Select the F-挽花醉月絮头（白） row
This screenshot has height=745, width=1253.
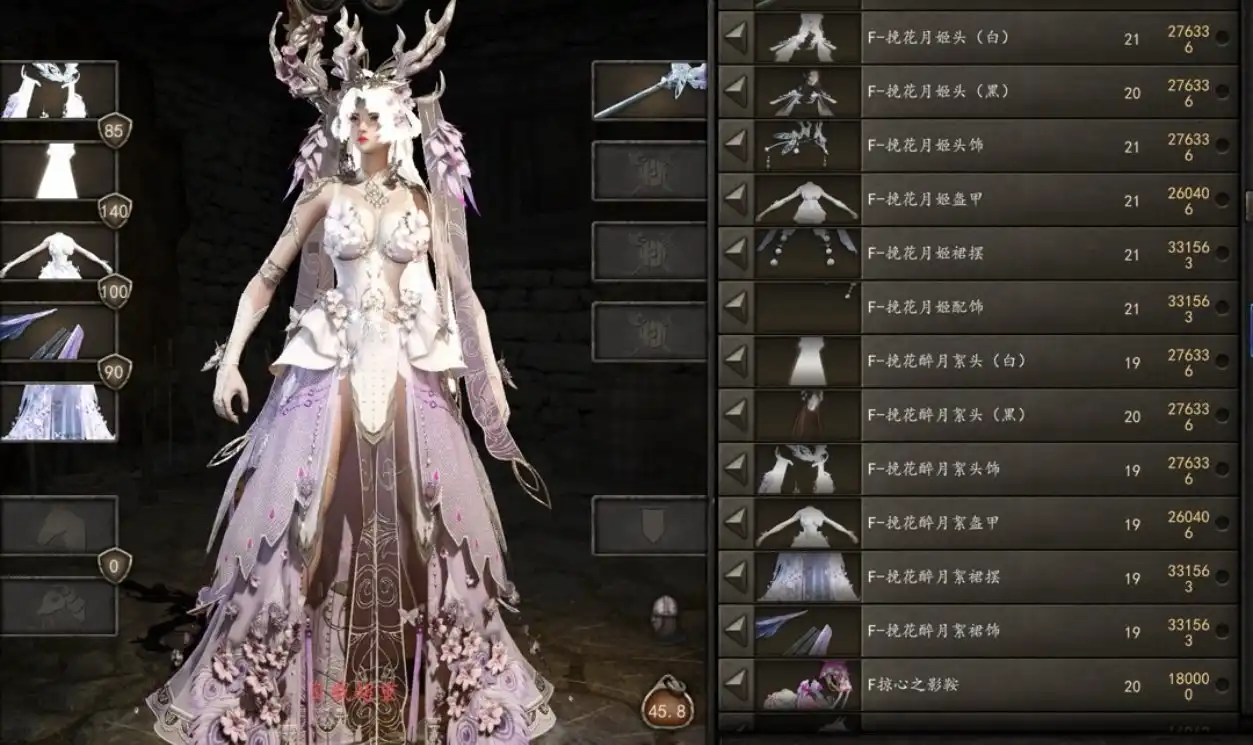(x=980, y=362)
